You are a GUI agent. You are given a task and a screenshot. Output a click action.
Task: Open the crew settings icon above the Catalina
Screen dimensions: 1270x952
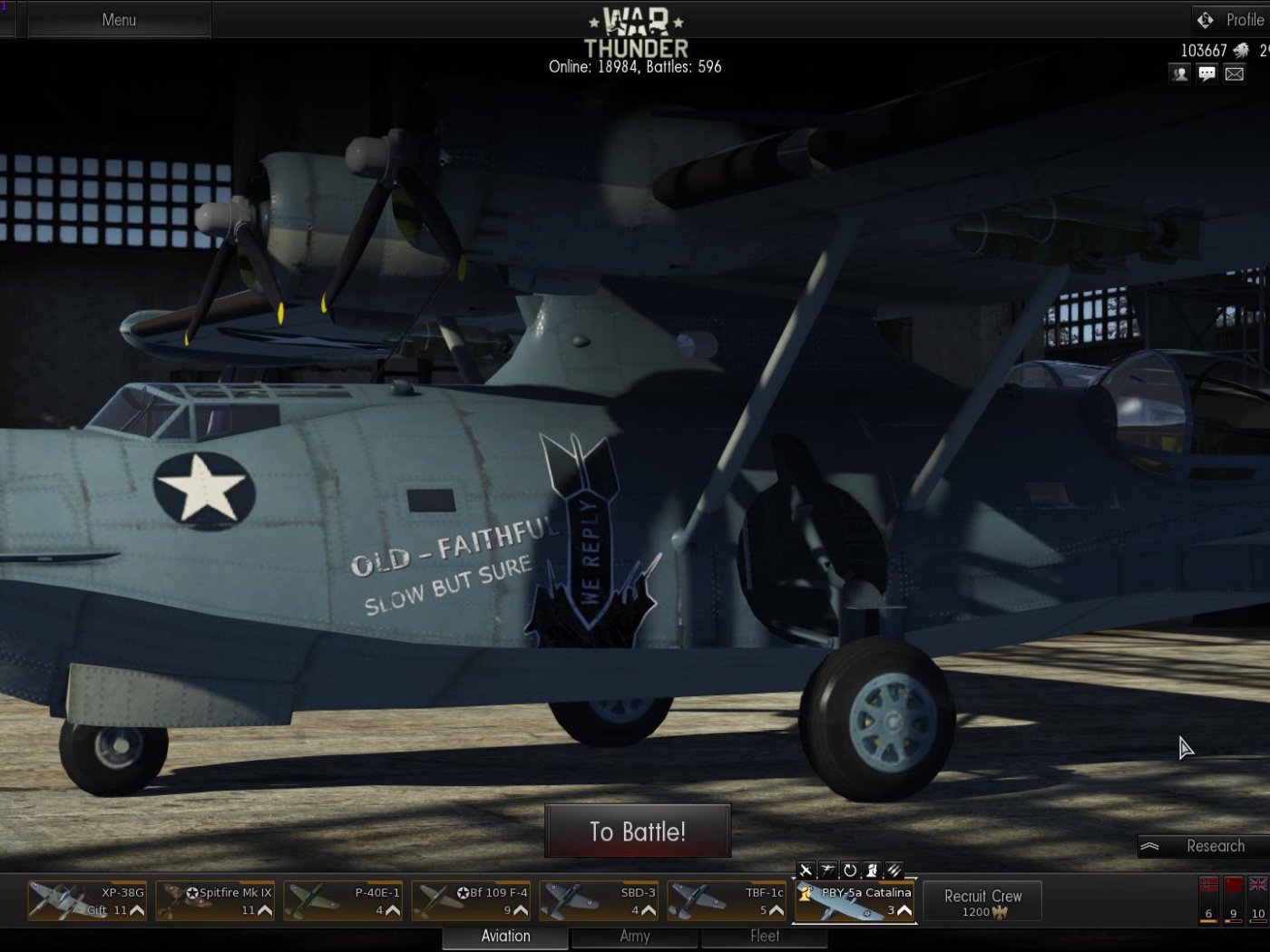click(x=871, y=869)
